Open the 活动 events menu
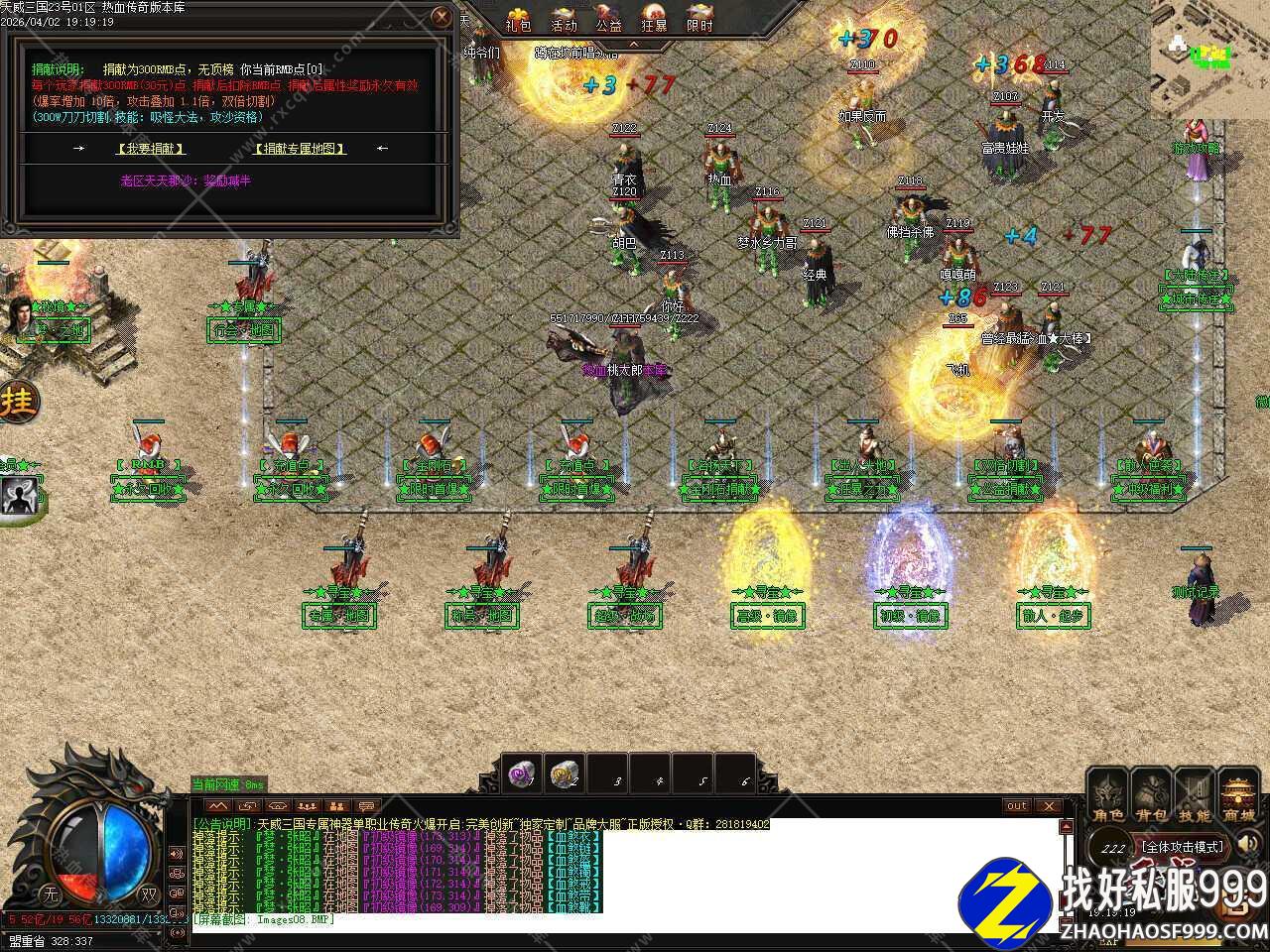Image resolution: width=1270 pixels, height=952 pixels. click(x=564, y=18)
